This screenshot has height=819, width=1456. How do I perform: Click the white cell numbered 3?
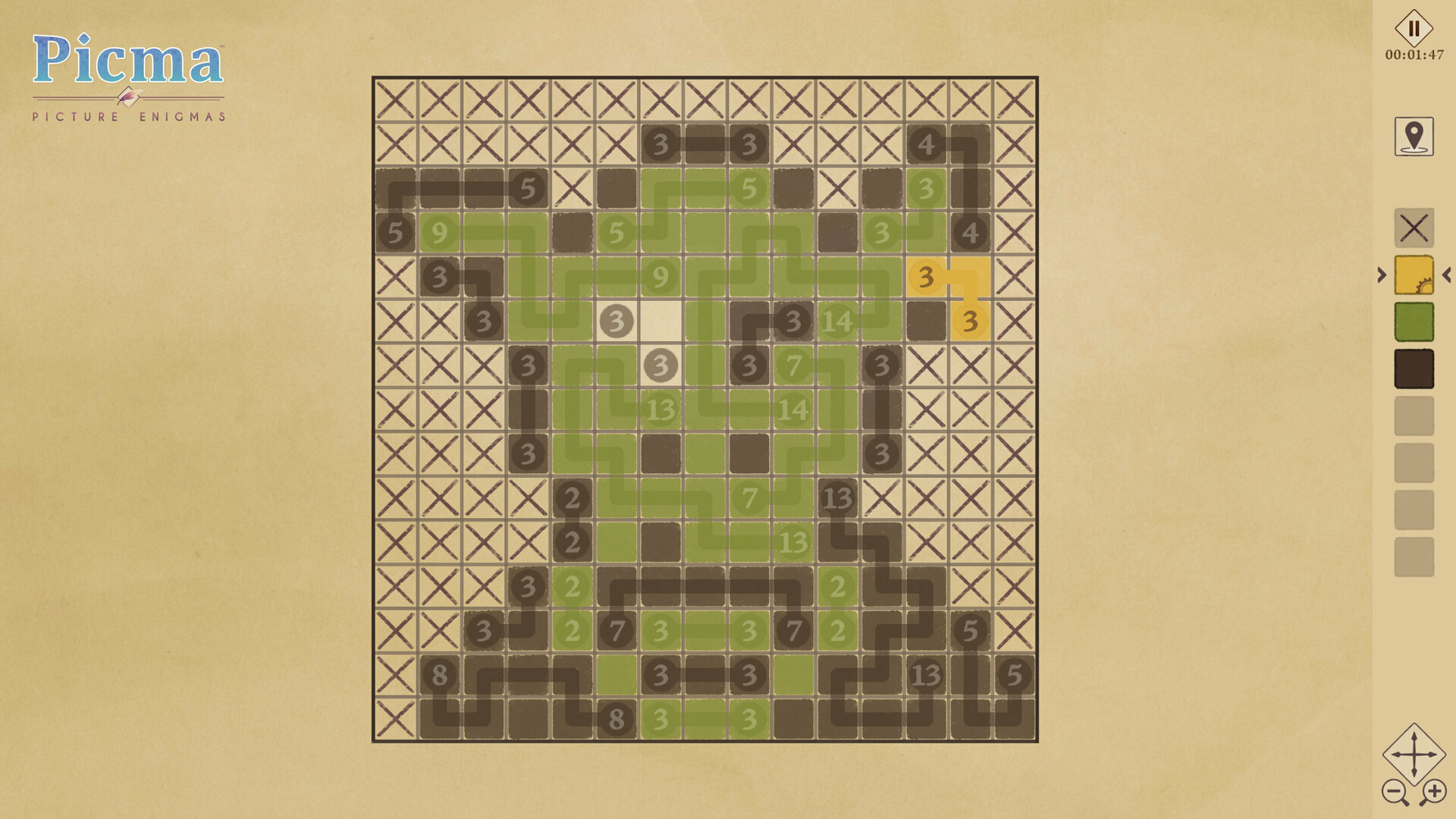615,321
